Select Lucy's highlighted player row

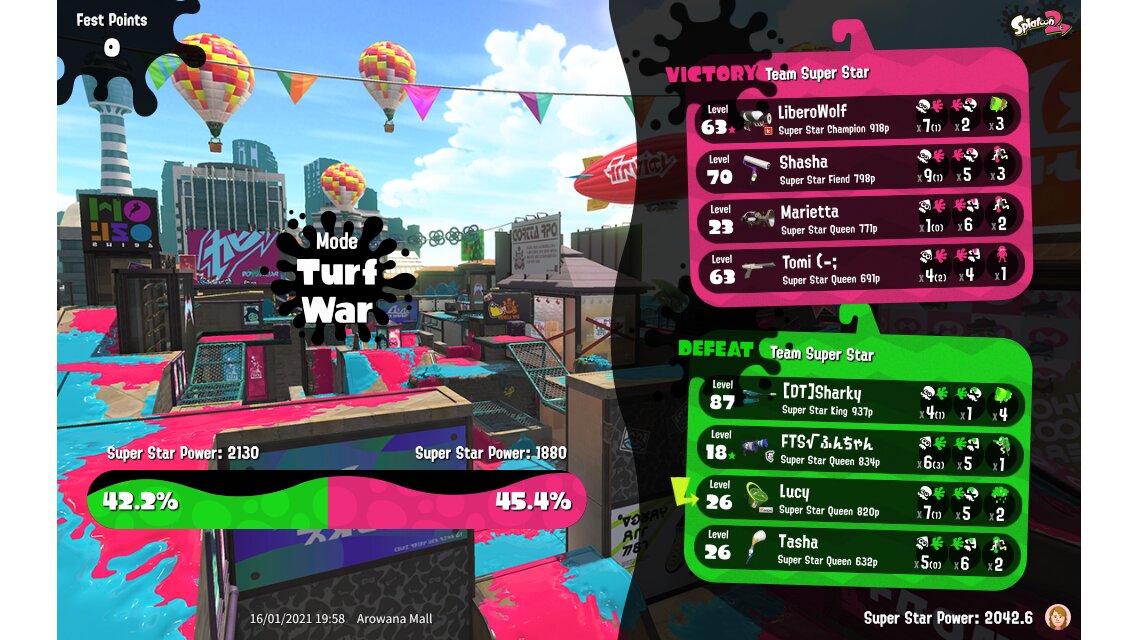[858, 498]
